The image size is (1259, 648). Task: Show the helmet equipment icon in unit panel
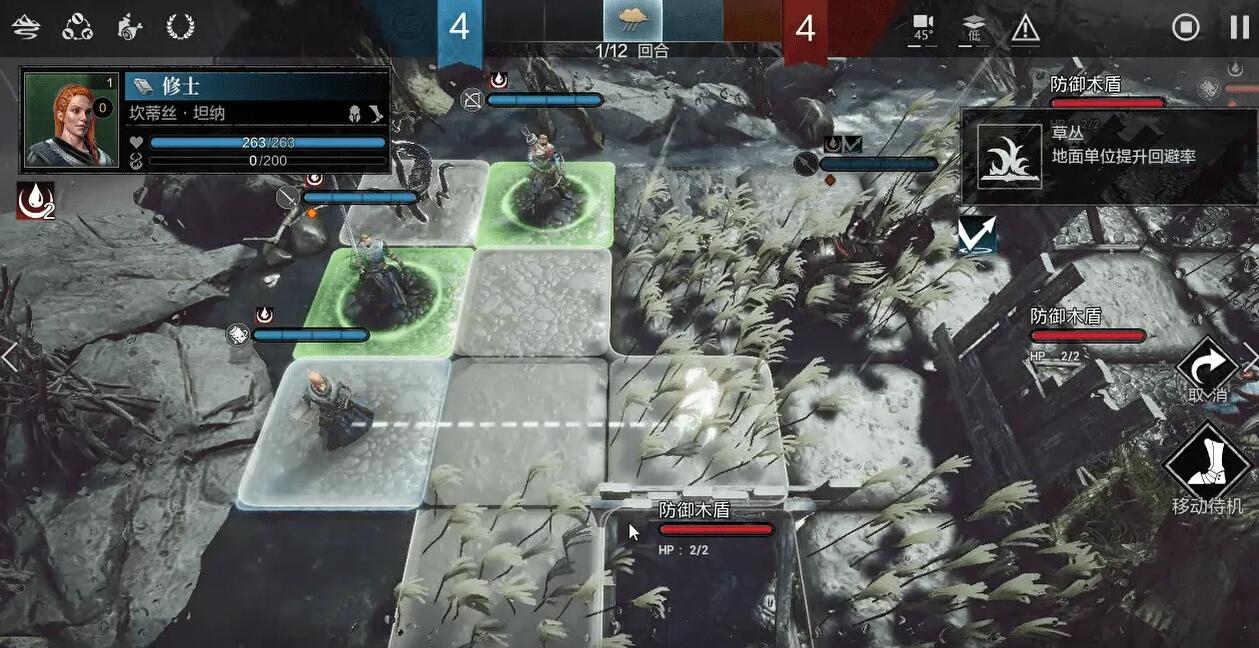354,114
